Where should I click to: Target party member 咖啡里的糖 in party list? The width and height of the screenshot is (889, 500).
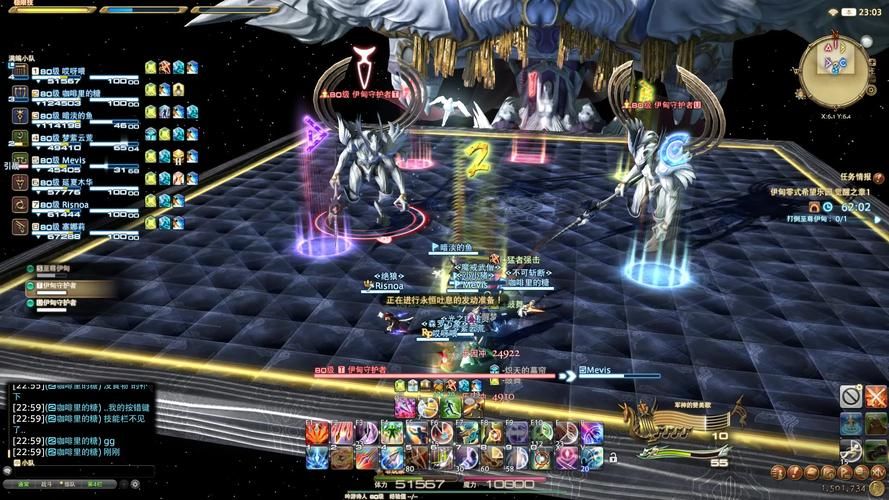75,94
